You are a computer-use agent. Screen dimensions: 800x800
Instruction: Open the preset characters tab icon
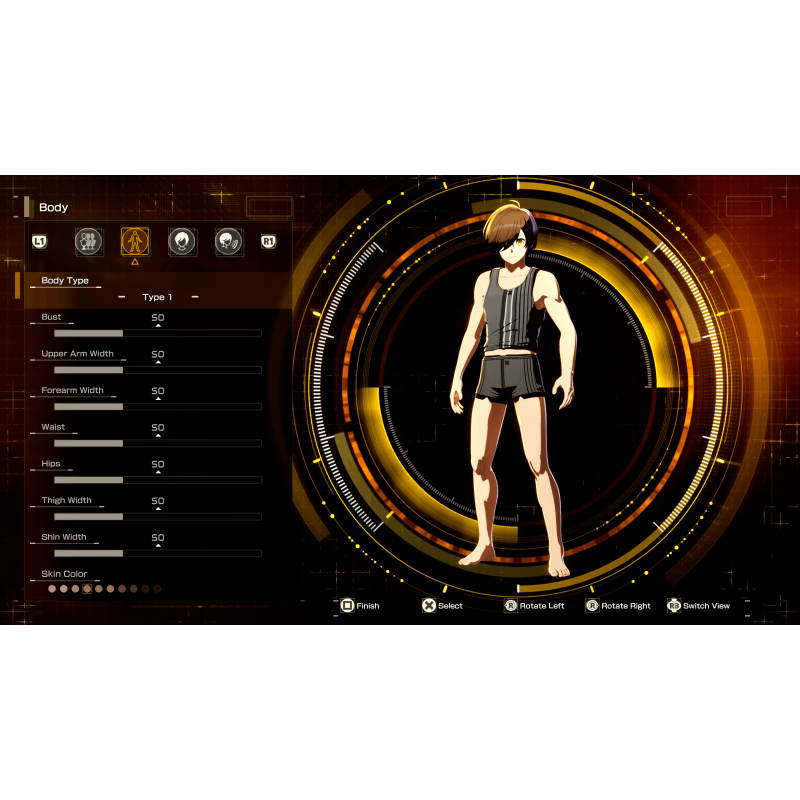point(88,241)
